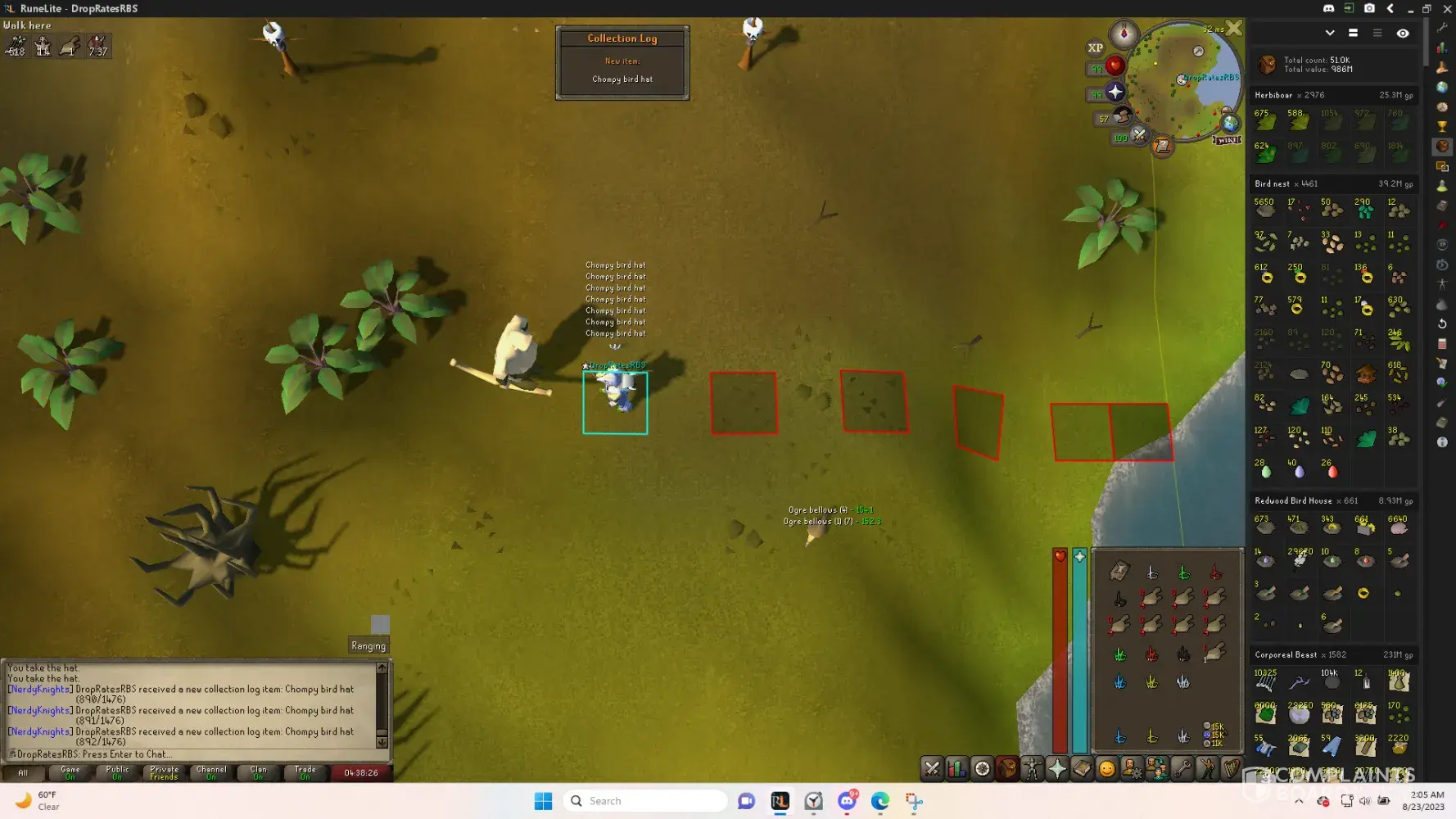
Task: Open the Prayer tab star icon
Action: tap(1057, 768)
